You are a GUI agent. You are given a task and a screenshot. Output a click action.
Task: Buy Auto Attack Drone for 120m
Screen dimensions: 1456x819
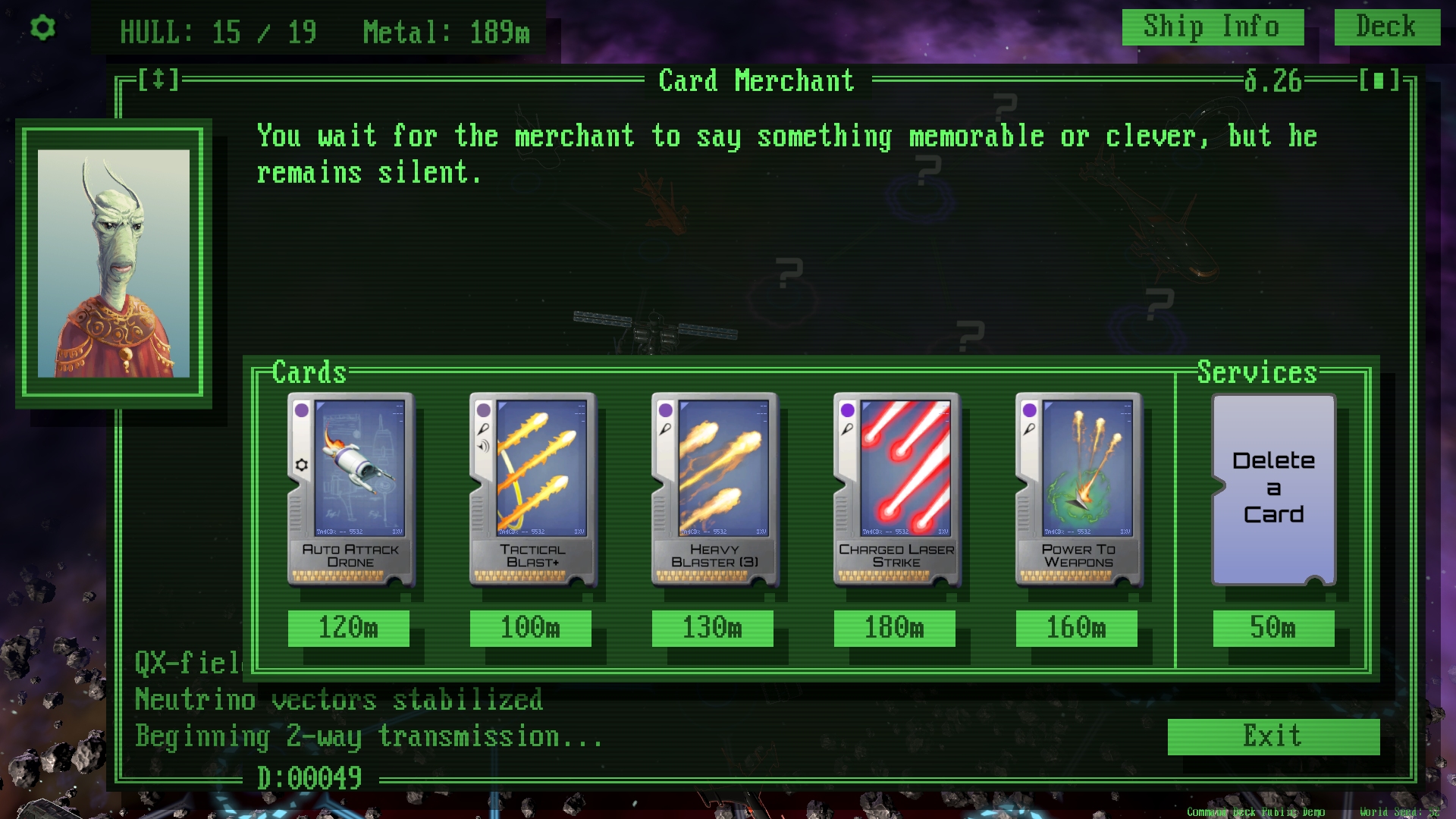point(349,628)
